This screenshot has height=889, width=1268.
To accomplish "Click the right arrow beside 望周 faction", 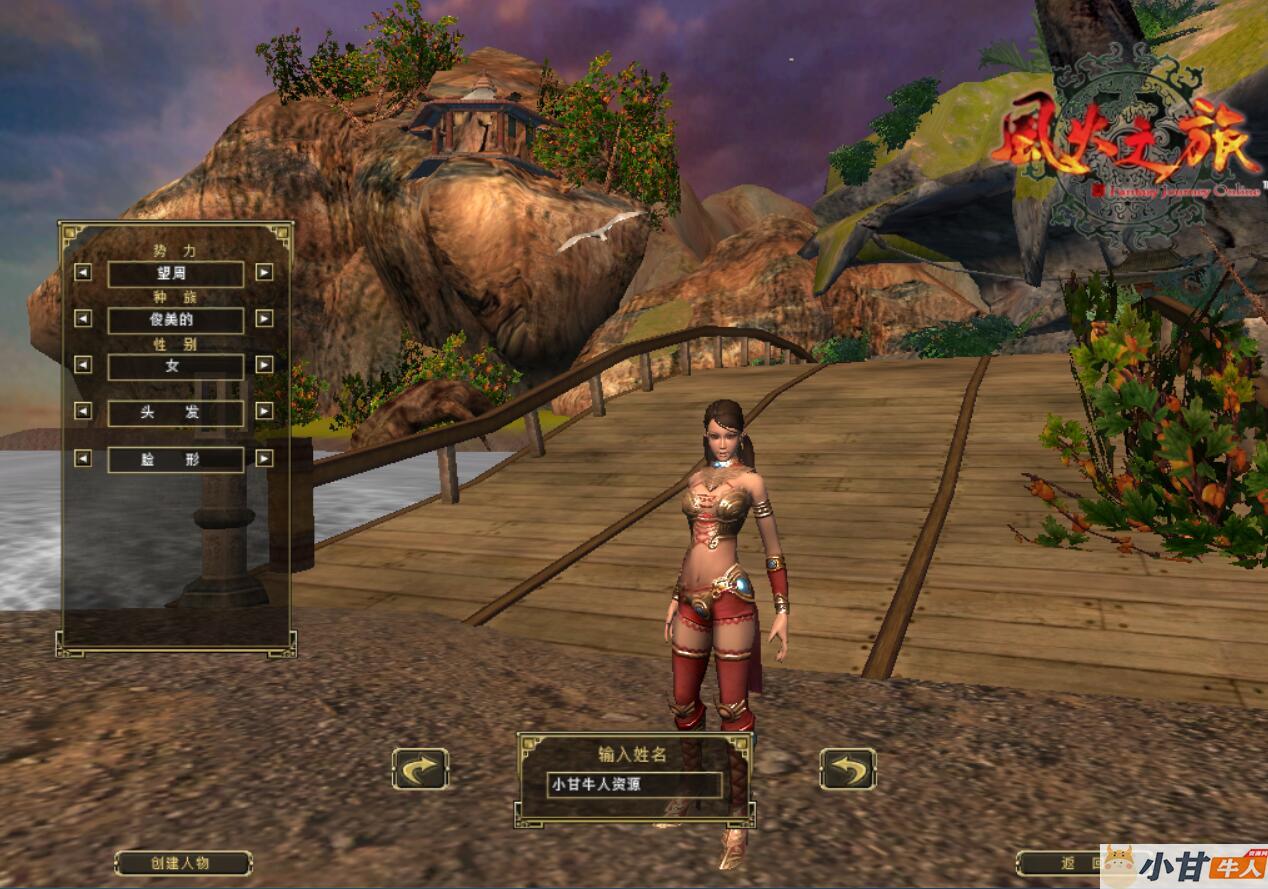I will click(x=264, y=272).
